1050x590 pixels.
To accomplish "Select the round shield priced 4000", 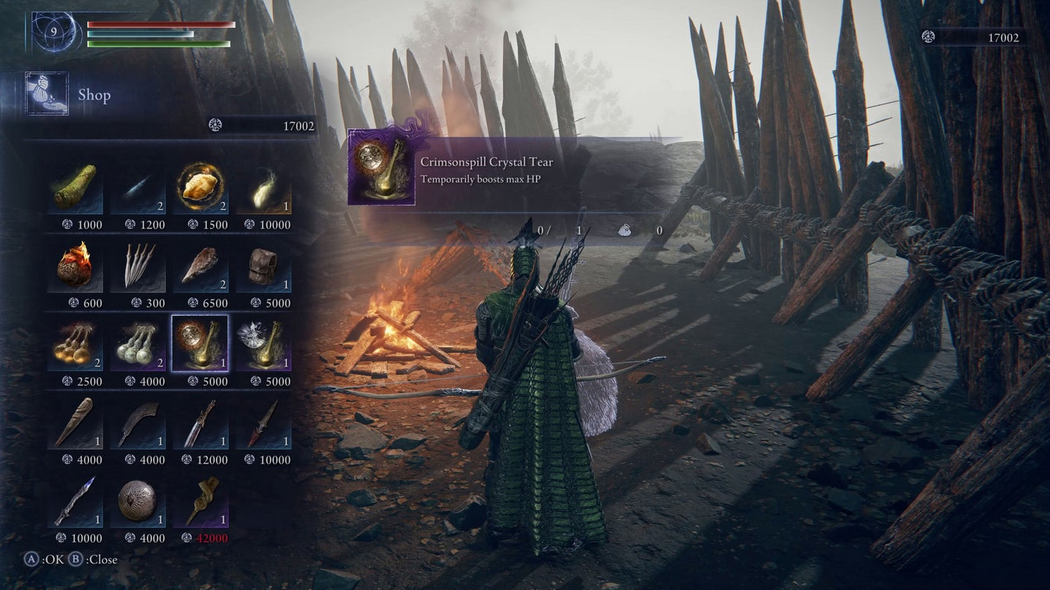I will [x=138, y=501].
